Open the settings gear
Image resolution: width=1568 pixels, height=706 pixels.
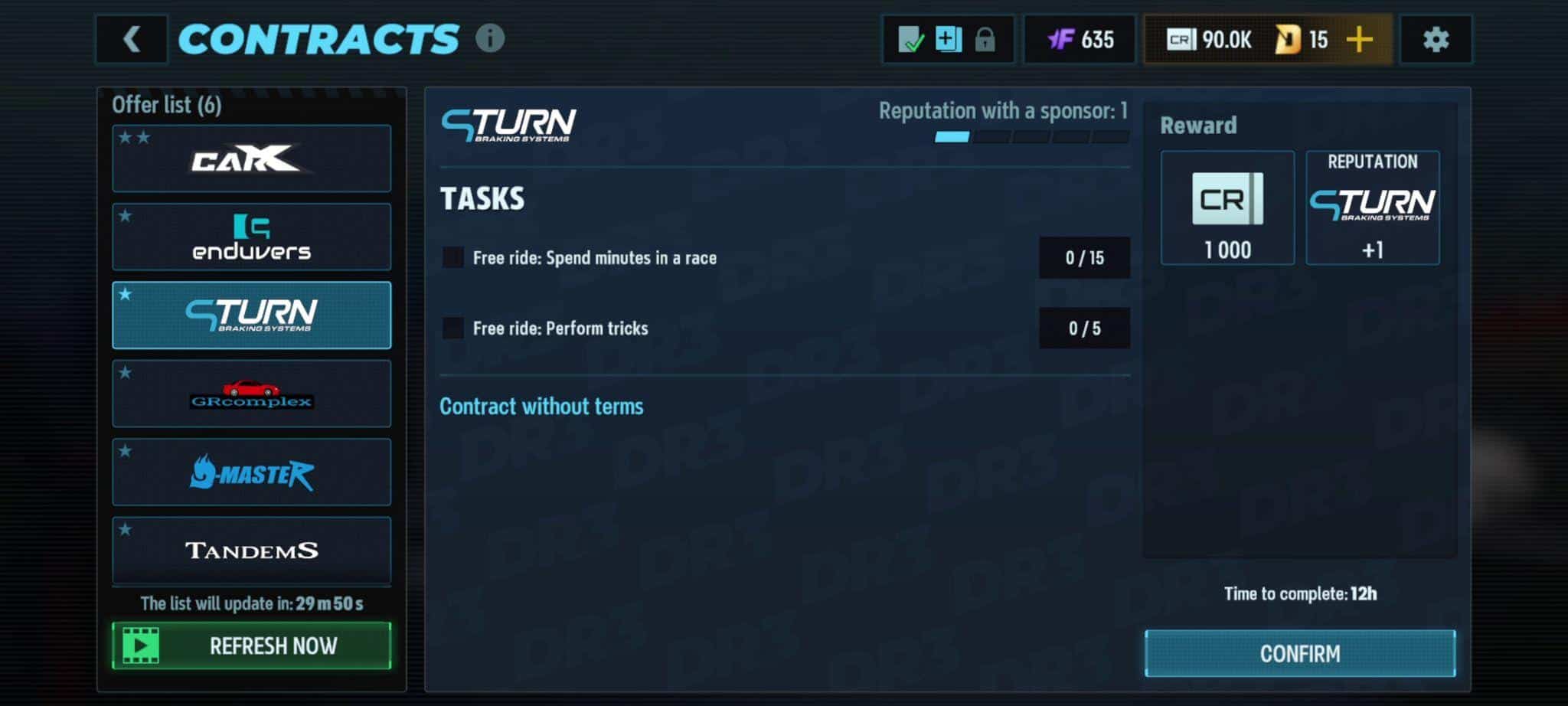coord(1436,39)
